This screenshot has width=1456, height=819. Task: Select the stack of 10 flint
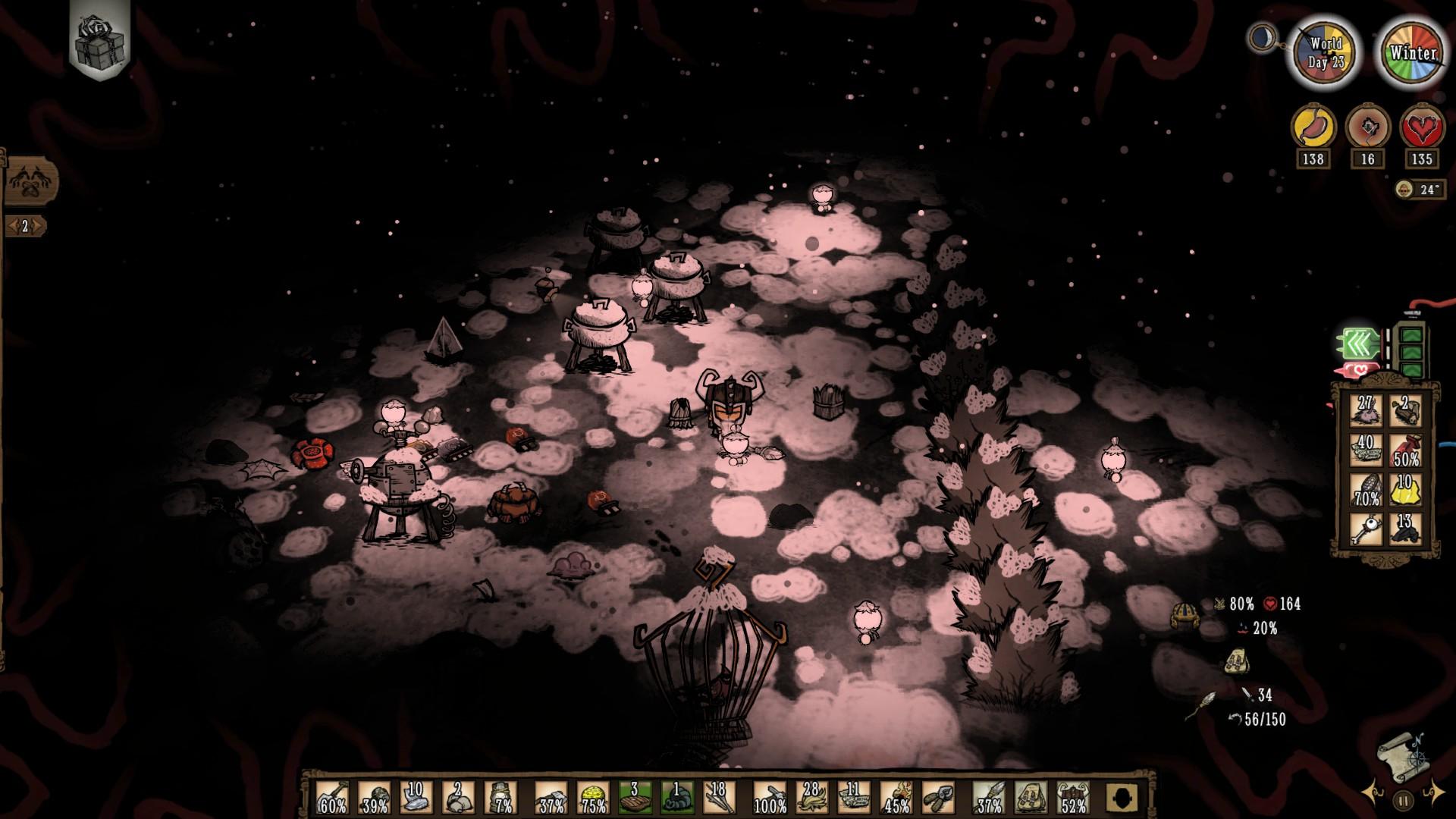(416, 798)
